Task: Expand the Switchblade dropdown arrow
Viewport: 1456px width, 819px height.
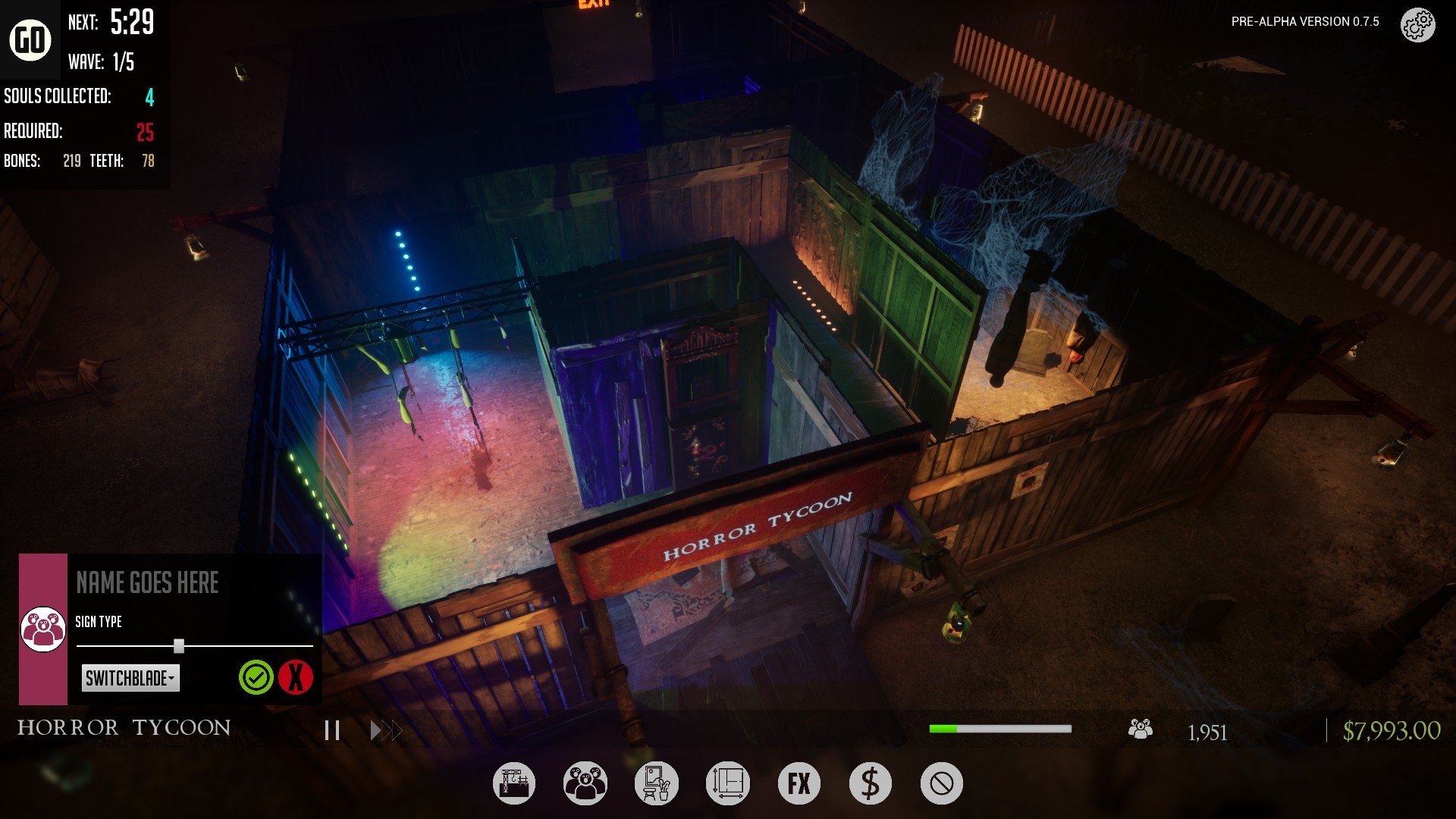Action: tap(173, 679)
